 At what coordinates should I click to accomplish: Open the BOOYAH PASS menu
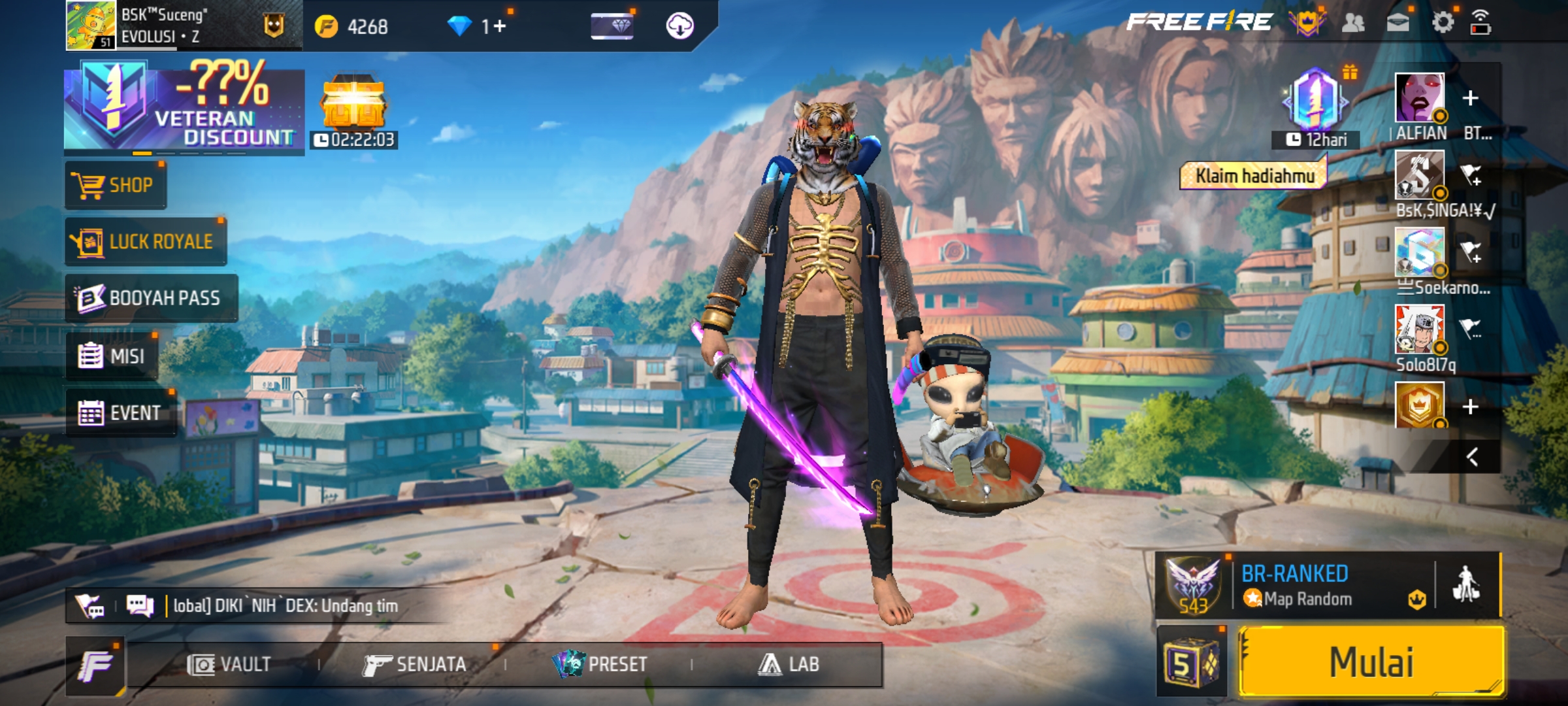click(x=151, y=298)
